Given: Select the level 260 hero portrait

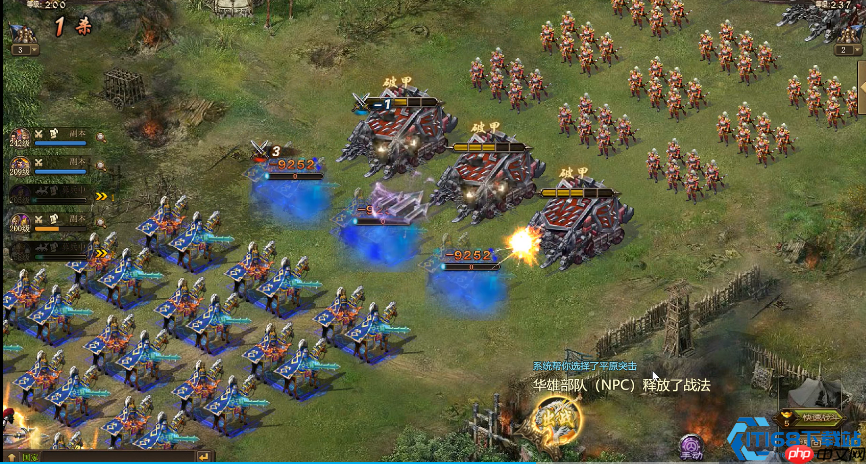Looking at the screenshot, I should tap(20, 219).
